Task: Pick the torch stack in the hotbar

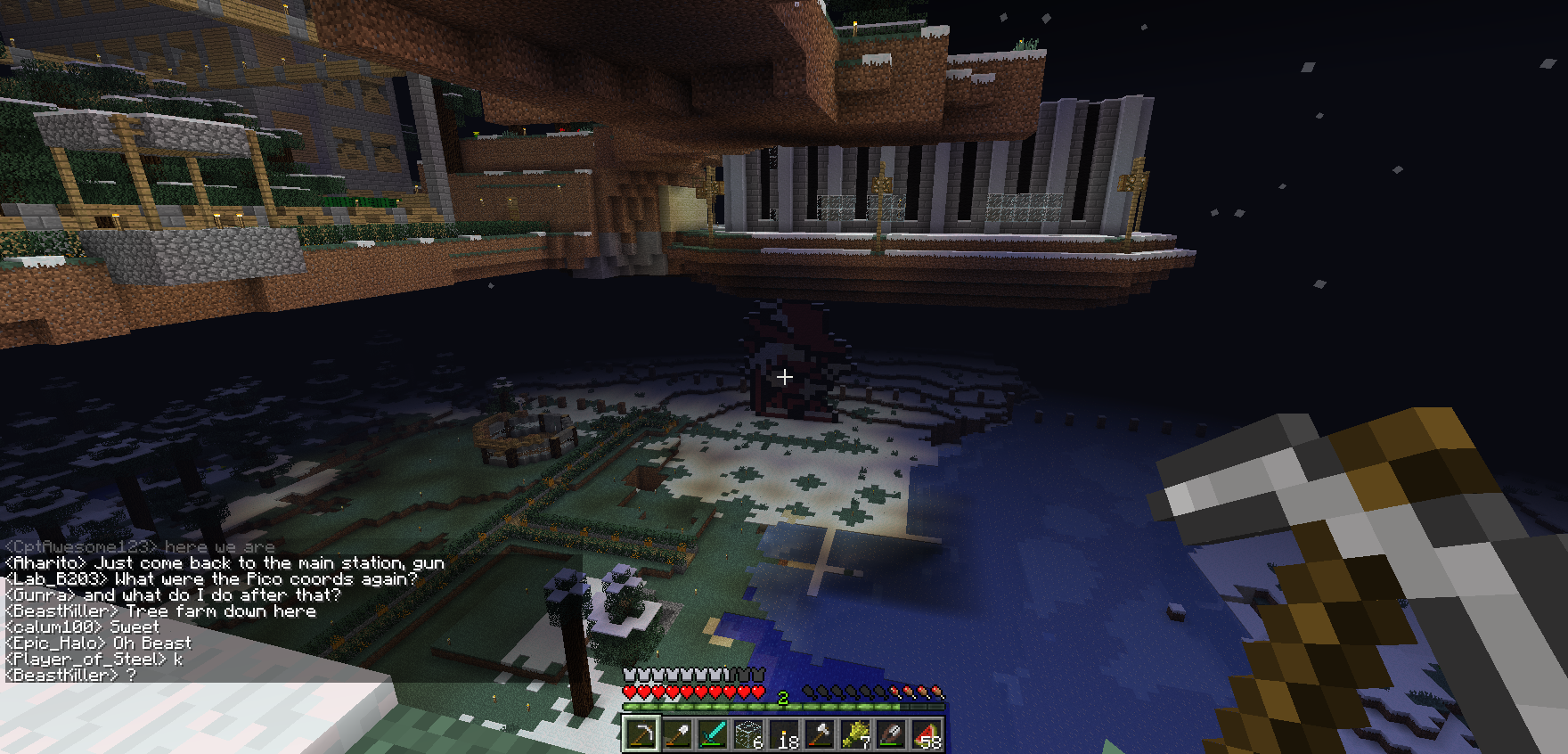Action: (784, 734)
